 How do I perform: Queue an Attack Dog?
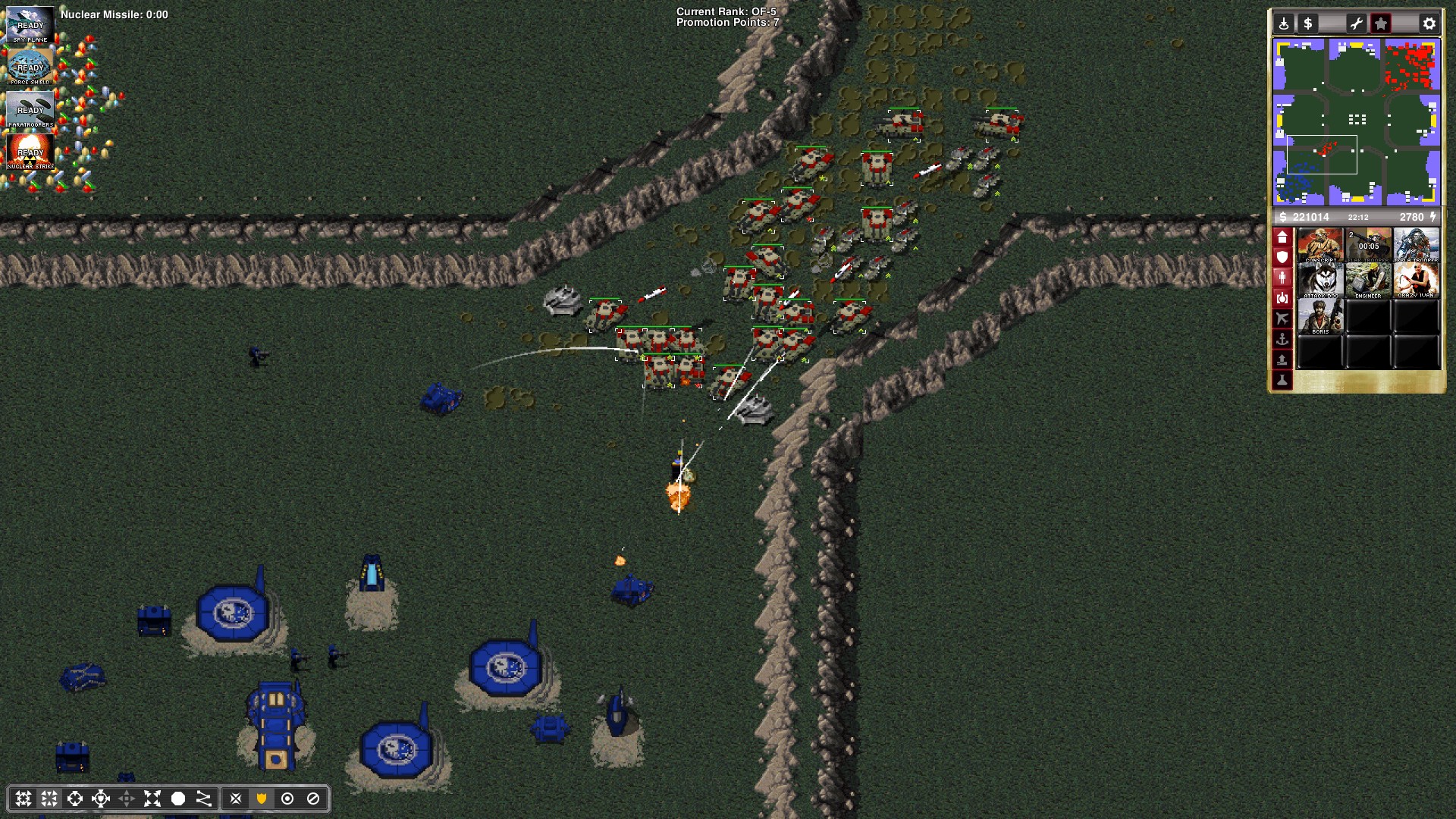click(1320, 281)
